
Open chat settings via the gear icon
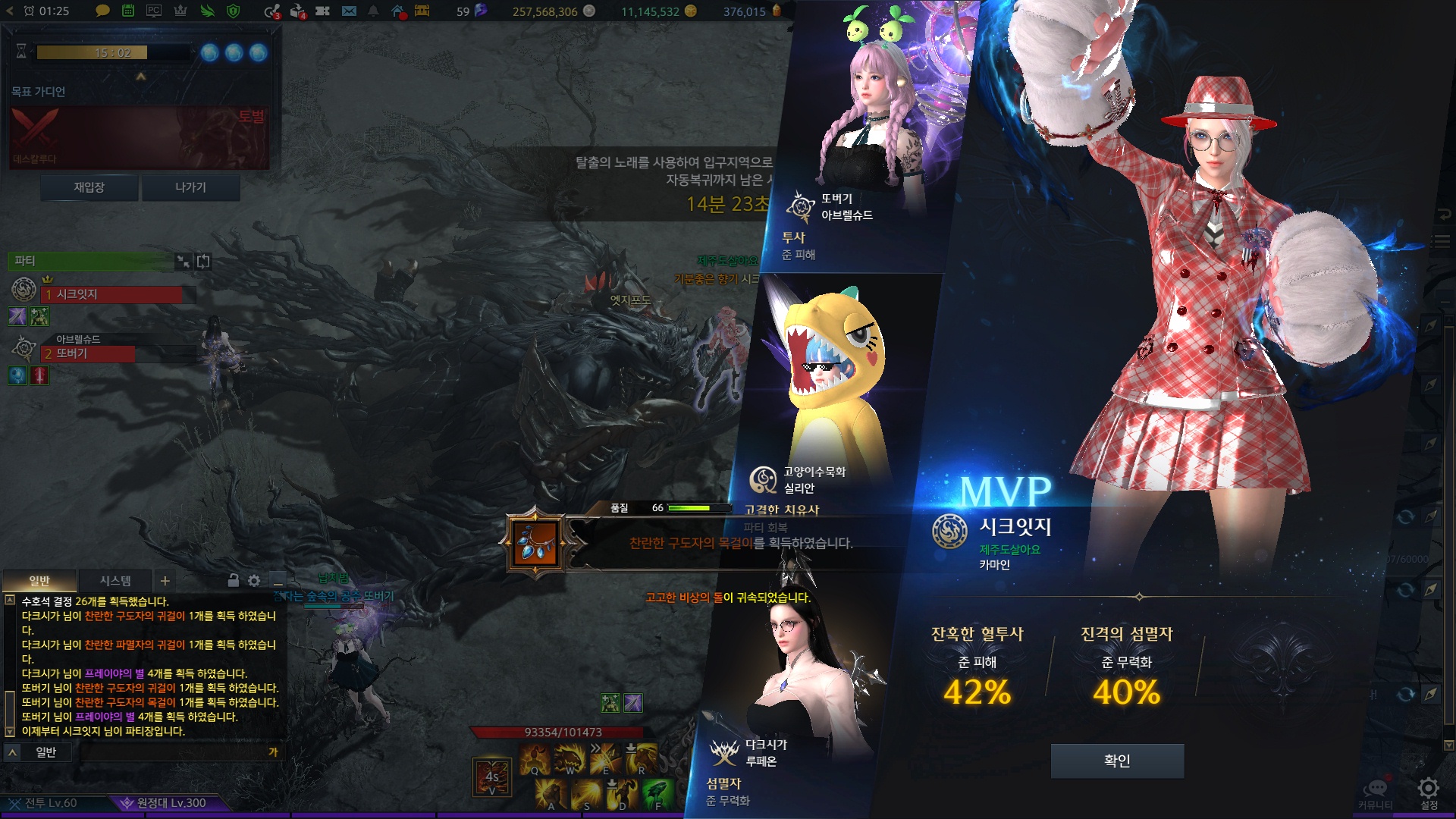(x=254, y=581)
